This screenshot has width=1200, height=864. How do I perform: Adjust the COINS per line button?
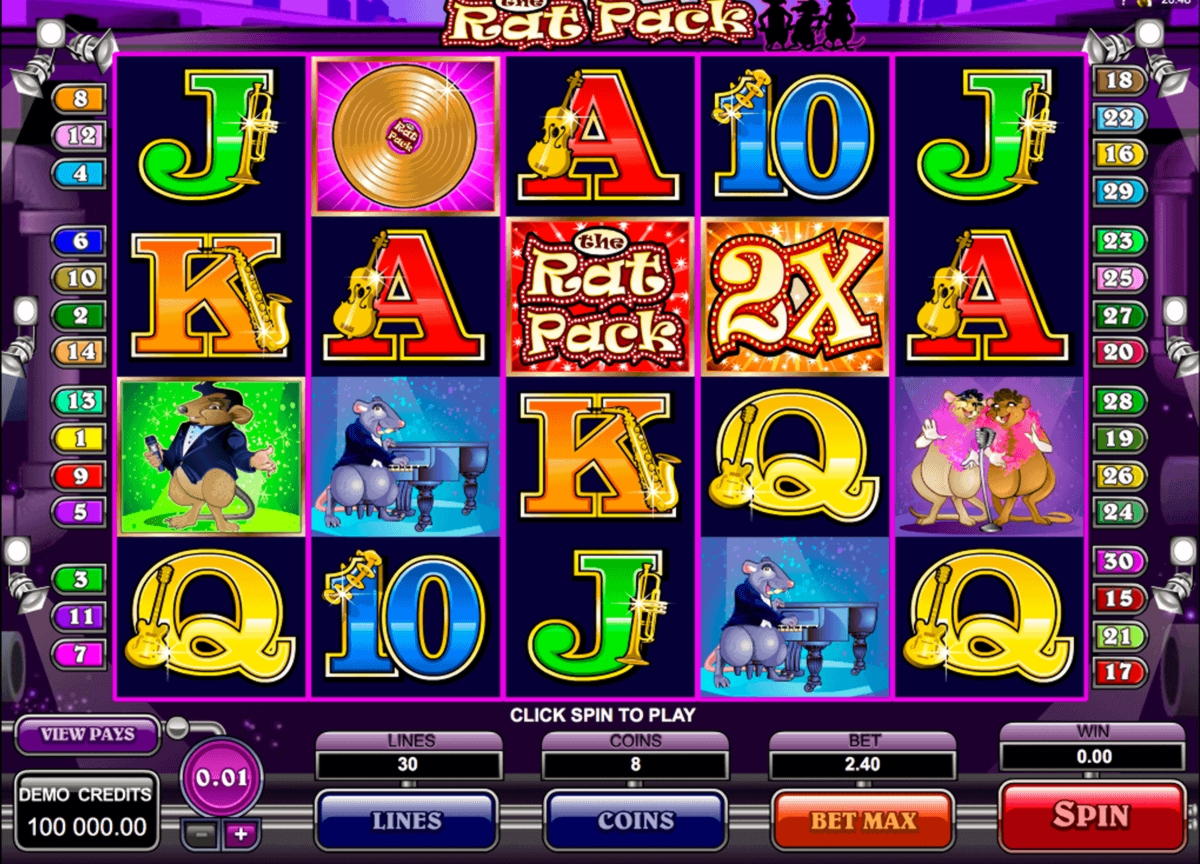635,821
